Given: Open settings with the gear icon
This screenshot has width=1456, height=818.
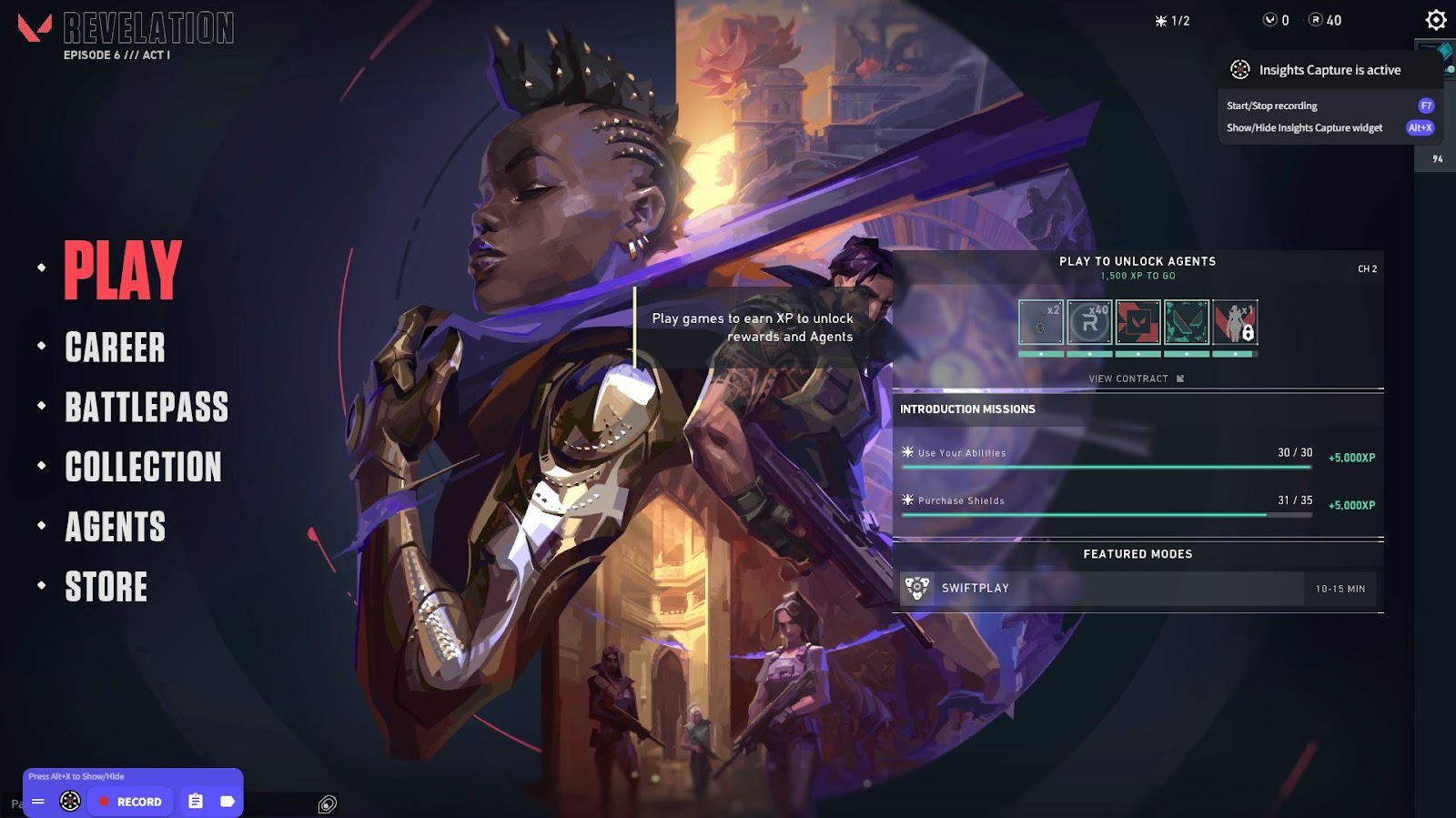Looking at the screenshot, I should click(1435, 20).
